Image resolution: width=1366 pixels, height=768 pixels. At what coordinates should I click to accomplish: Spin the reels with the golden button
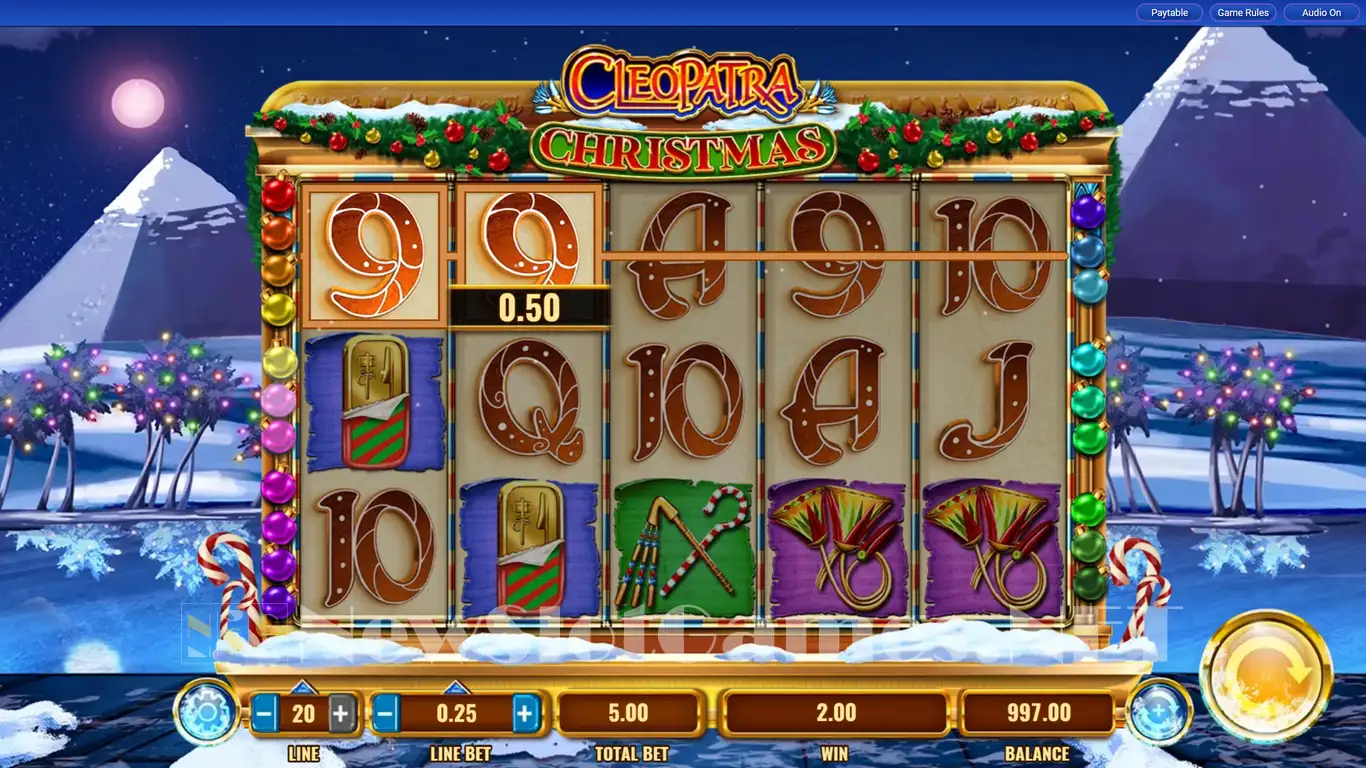pyautogui.click(x=1265, y=675)
